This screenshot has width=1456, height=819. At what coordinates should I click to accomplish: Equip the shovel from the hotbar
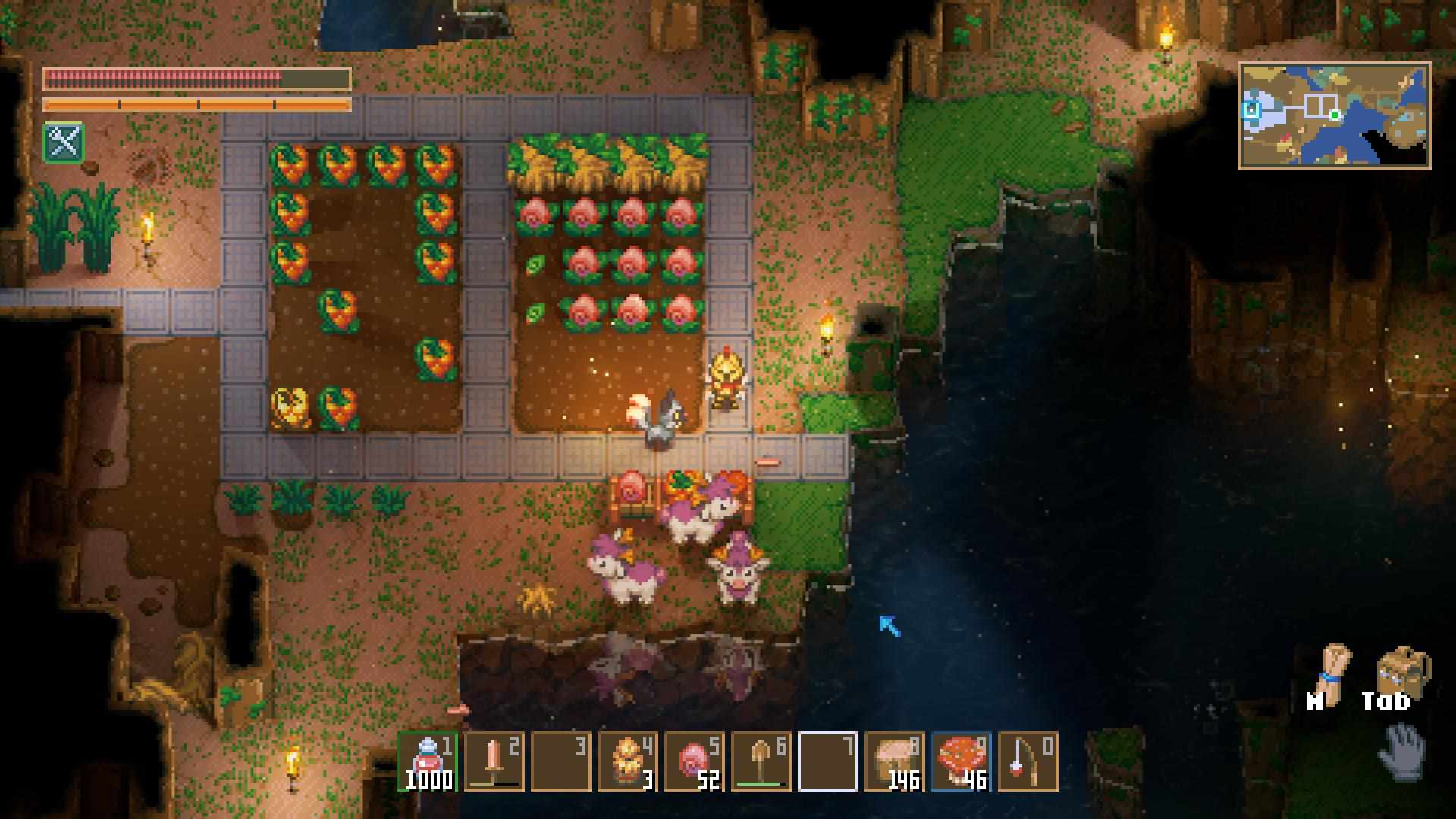tap(761, 761)
